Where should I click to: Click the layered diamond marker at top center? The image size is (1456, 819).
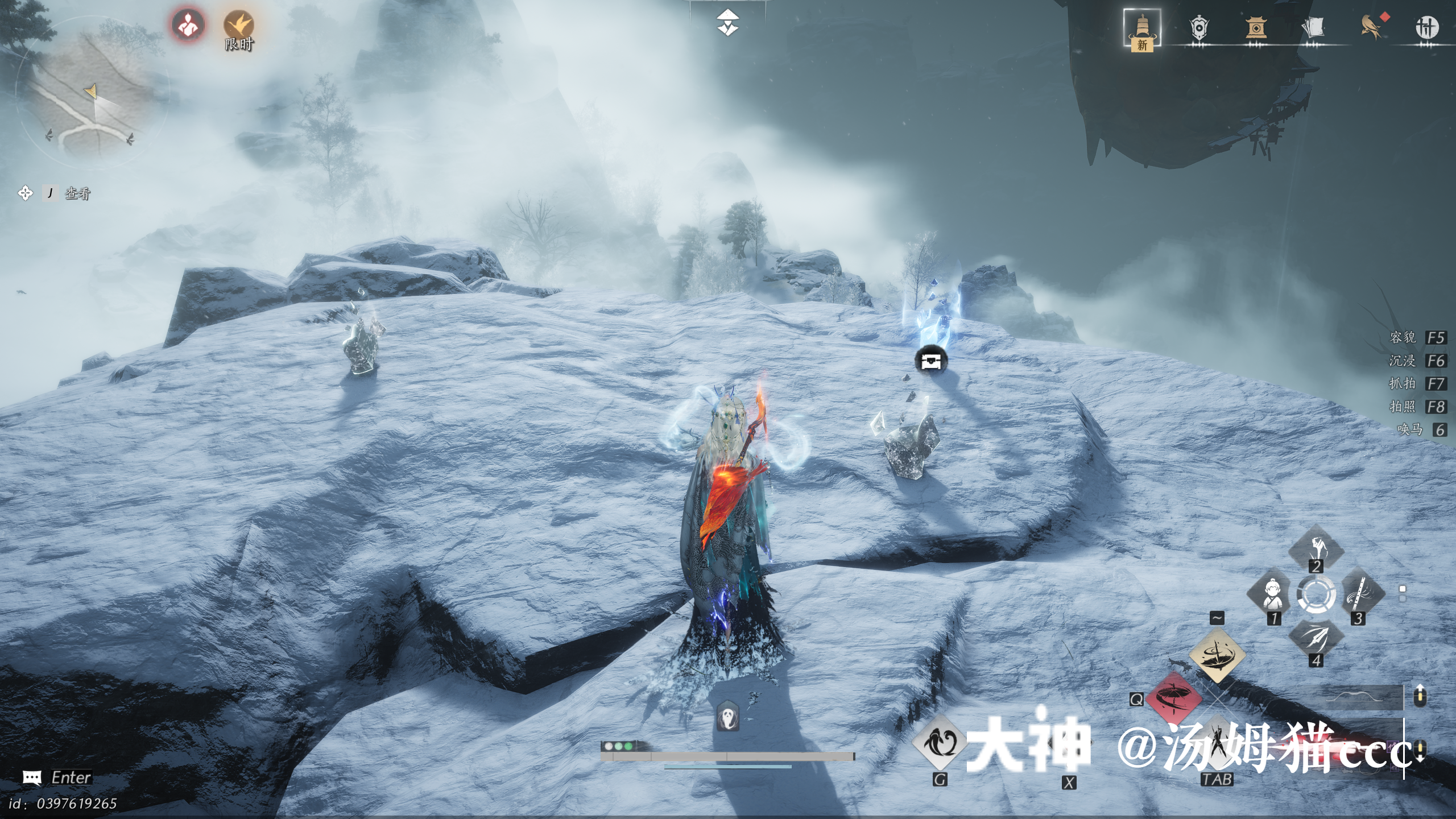728,23
